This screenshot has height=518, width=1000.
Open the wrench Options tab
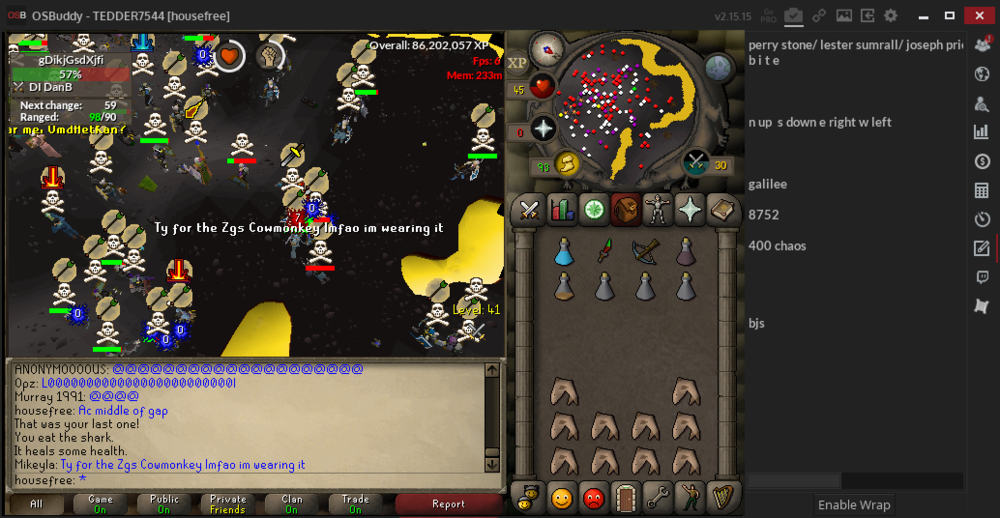coord(657,496)
